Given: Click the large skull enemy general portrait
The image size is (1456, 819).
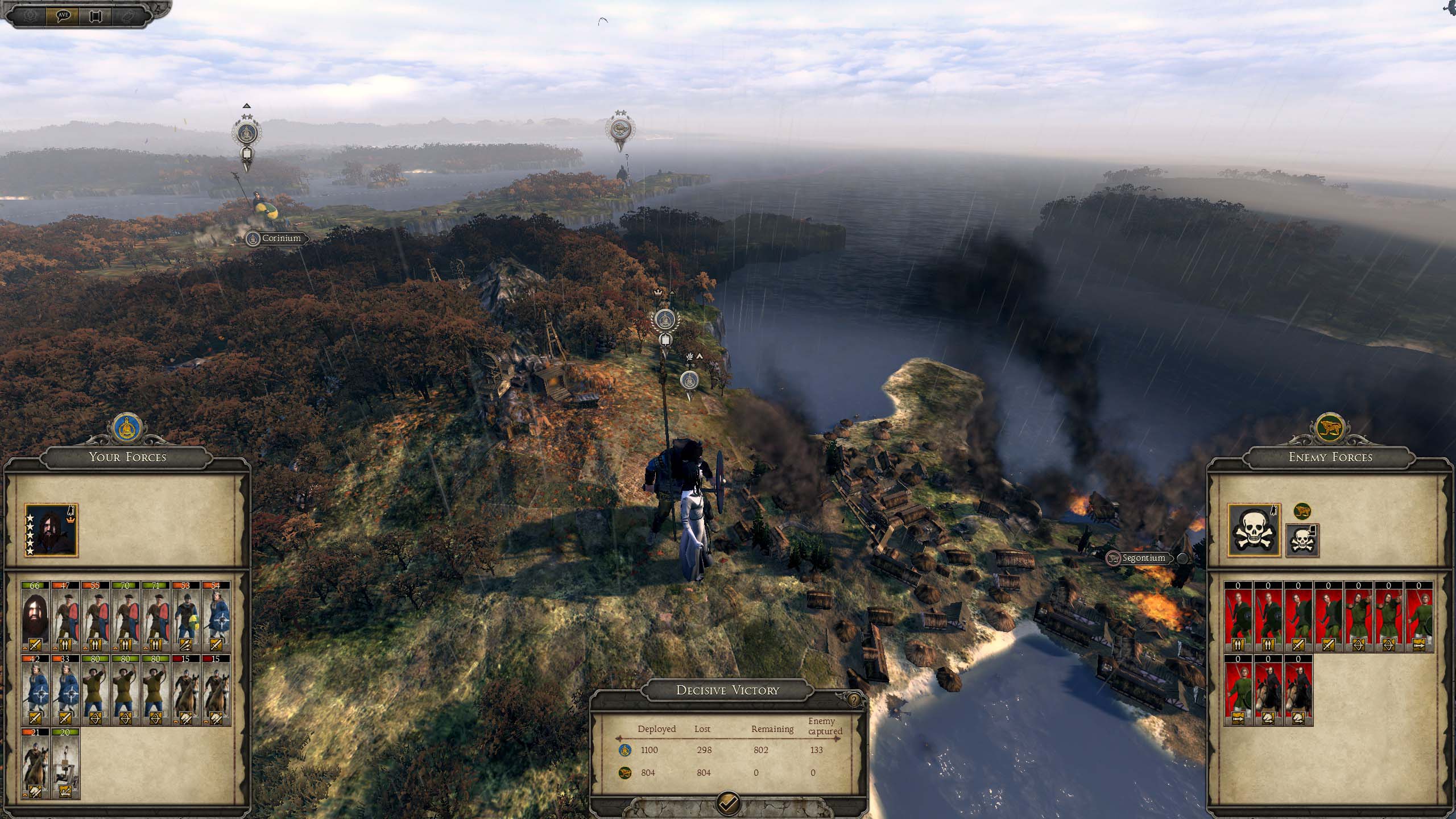Looking at the screenshot, I should tap(1254, 530).
